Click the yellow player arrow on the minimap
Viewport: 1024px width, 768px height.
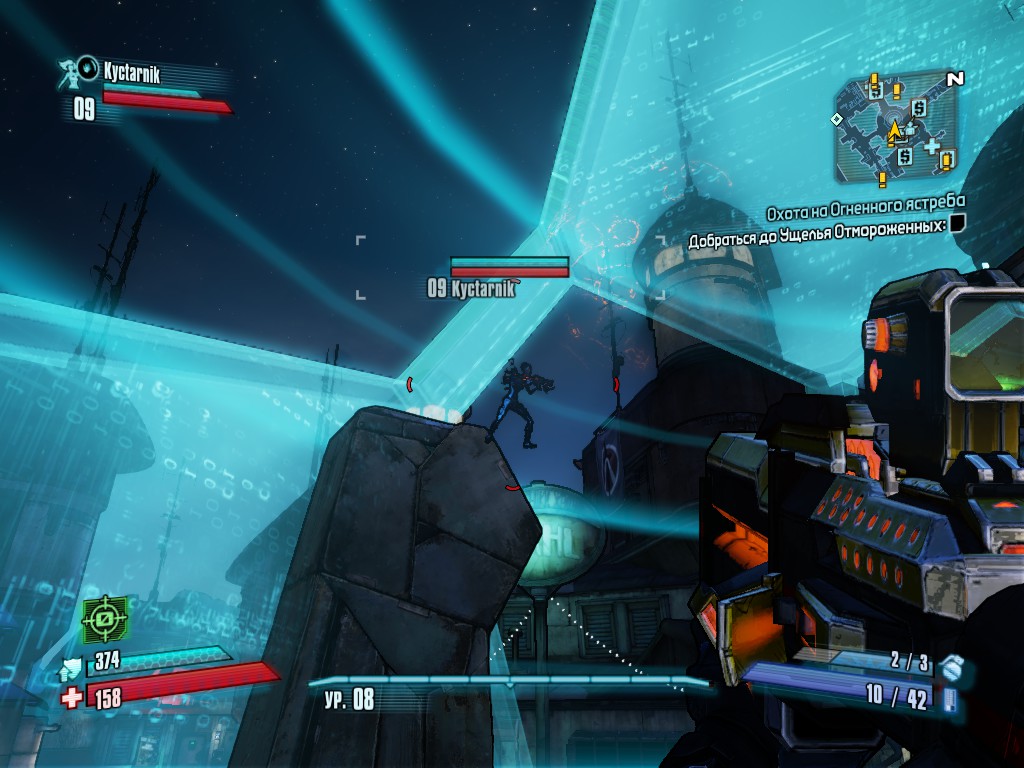[894, 129]
